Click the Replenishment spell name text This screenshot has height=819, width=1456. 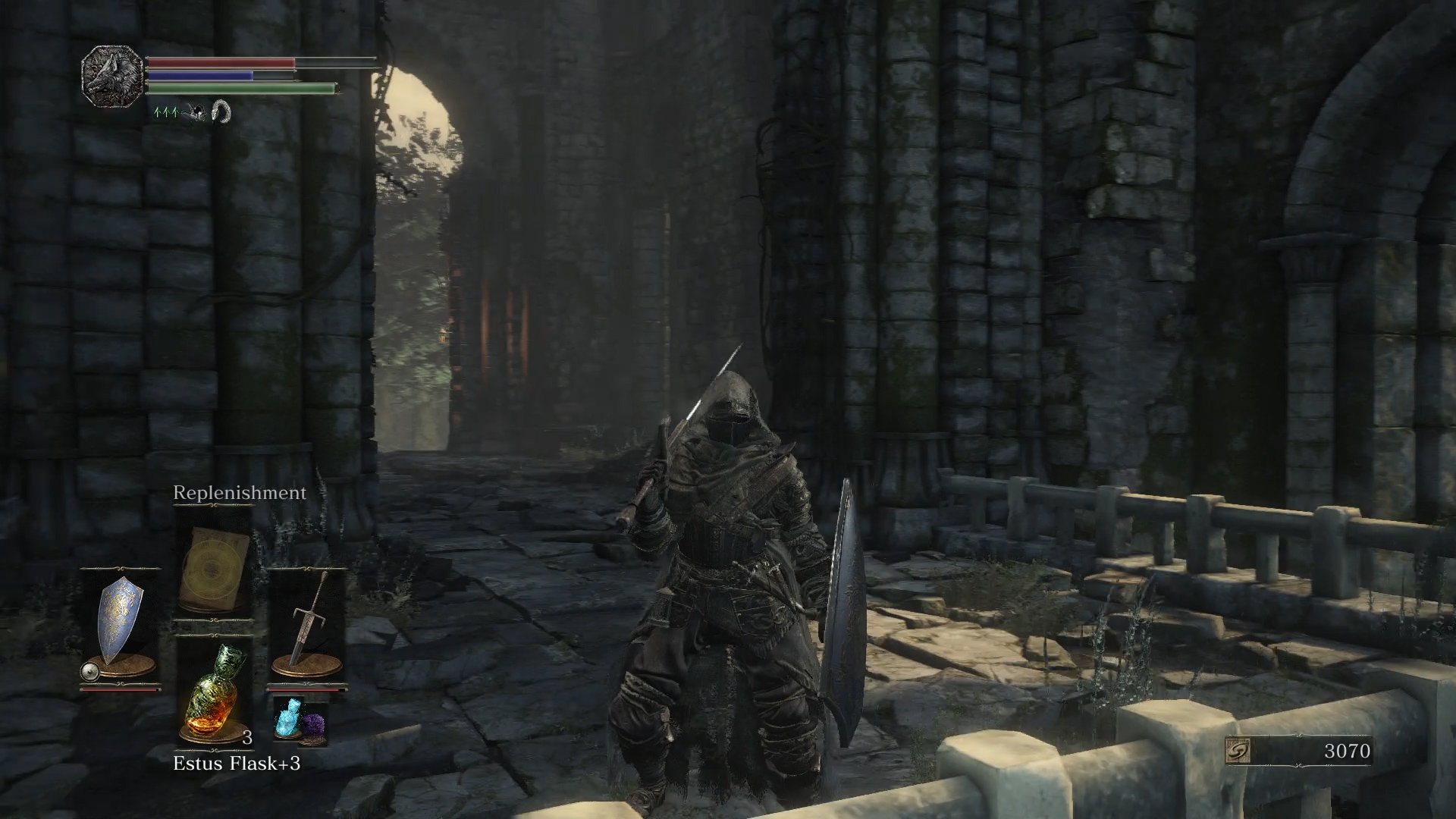(239, 492)
